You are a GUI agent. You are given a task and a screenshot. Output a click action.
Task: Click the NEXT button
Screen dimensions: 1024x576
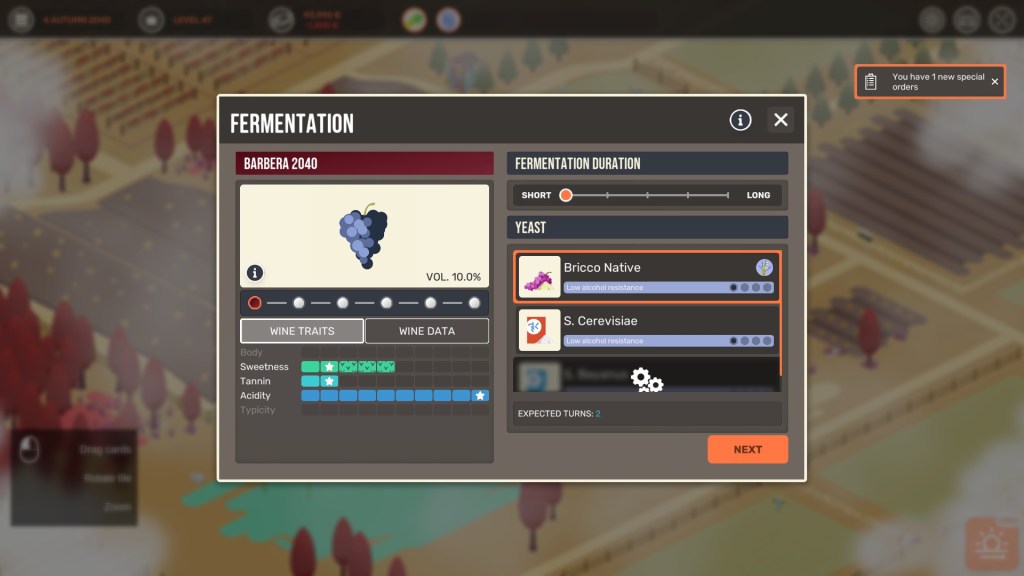[x=747, y=449]
